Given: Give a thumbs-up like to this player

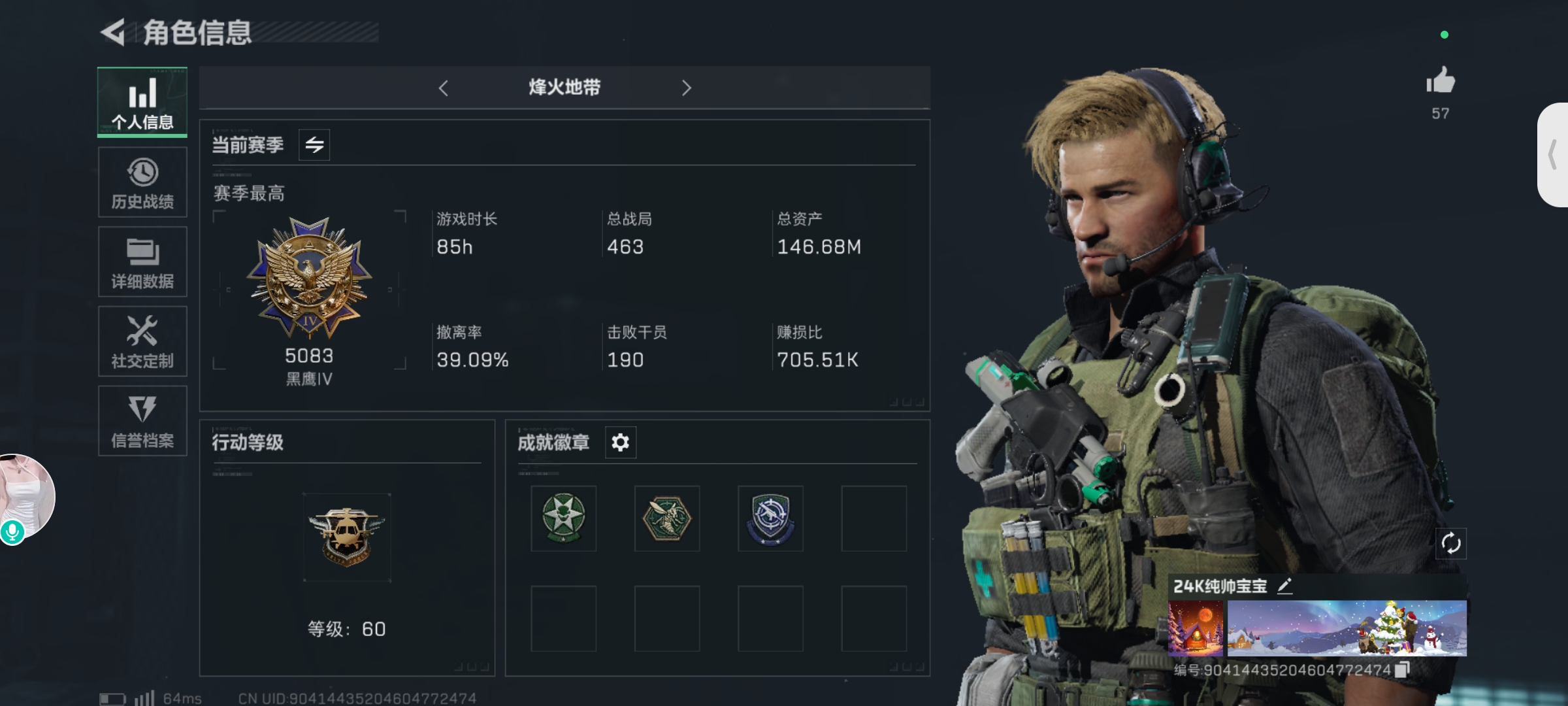Looking at the screenshot, I should [x=1440, y=82].
